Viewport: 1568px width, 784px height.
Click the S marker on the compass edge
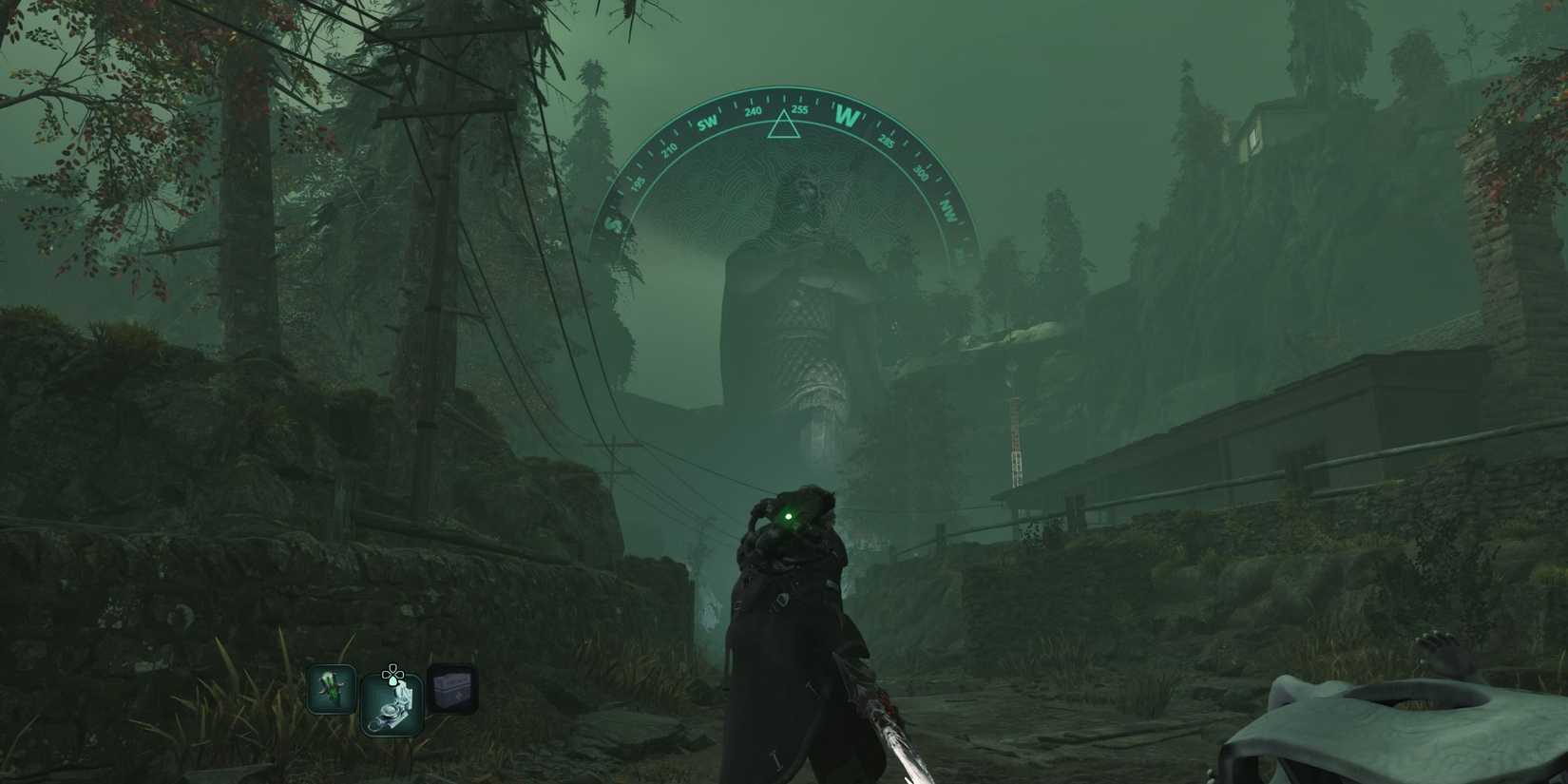click(613, 224)
